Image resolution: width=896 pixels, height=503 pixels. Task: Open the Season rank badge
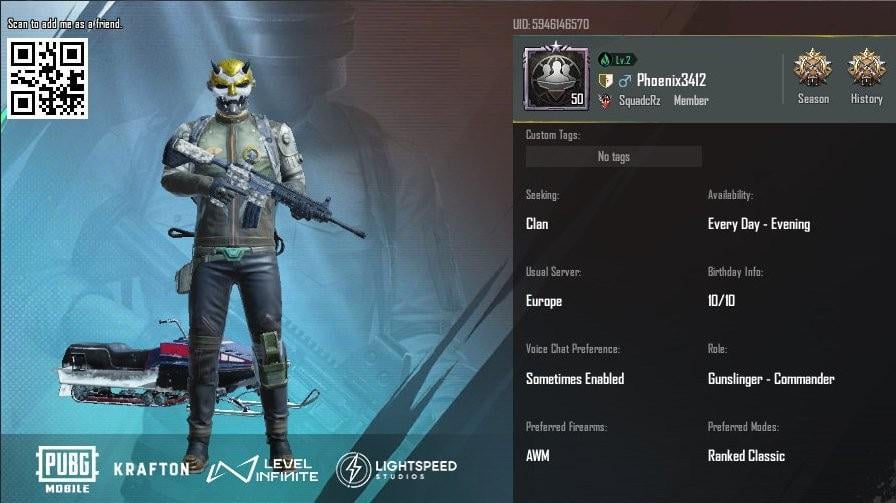pyautogui.click(x=812, y=70)
